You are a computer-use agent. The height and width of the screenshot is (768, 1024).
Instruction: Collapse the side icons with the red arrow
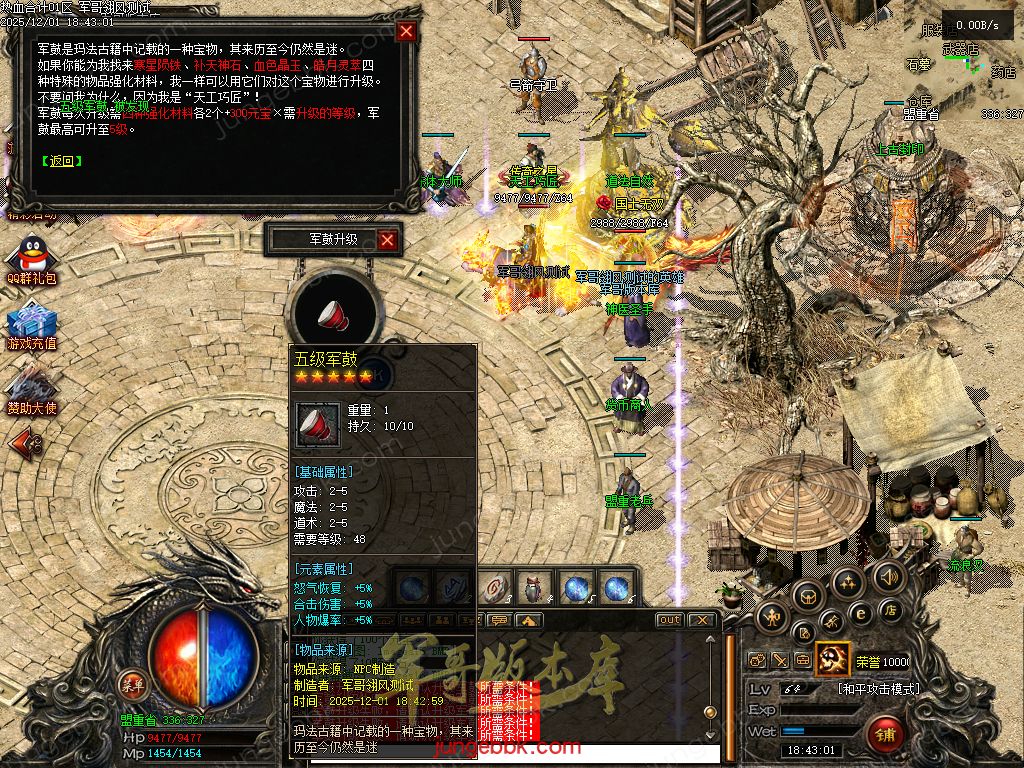(26, 441)
